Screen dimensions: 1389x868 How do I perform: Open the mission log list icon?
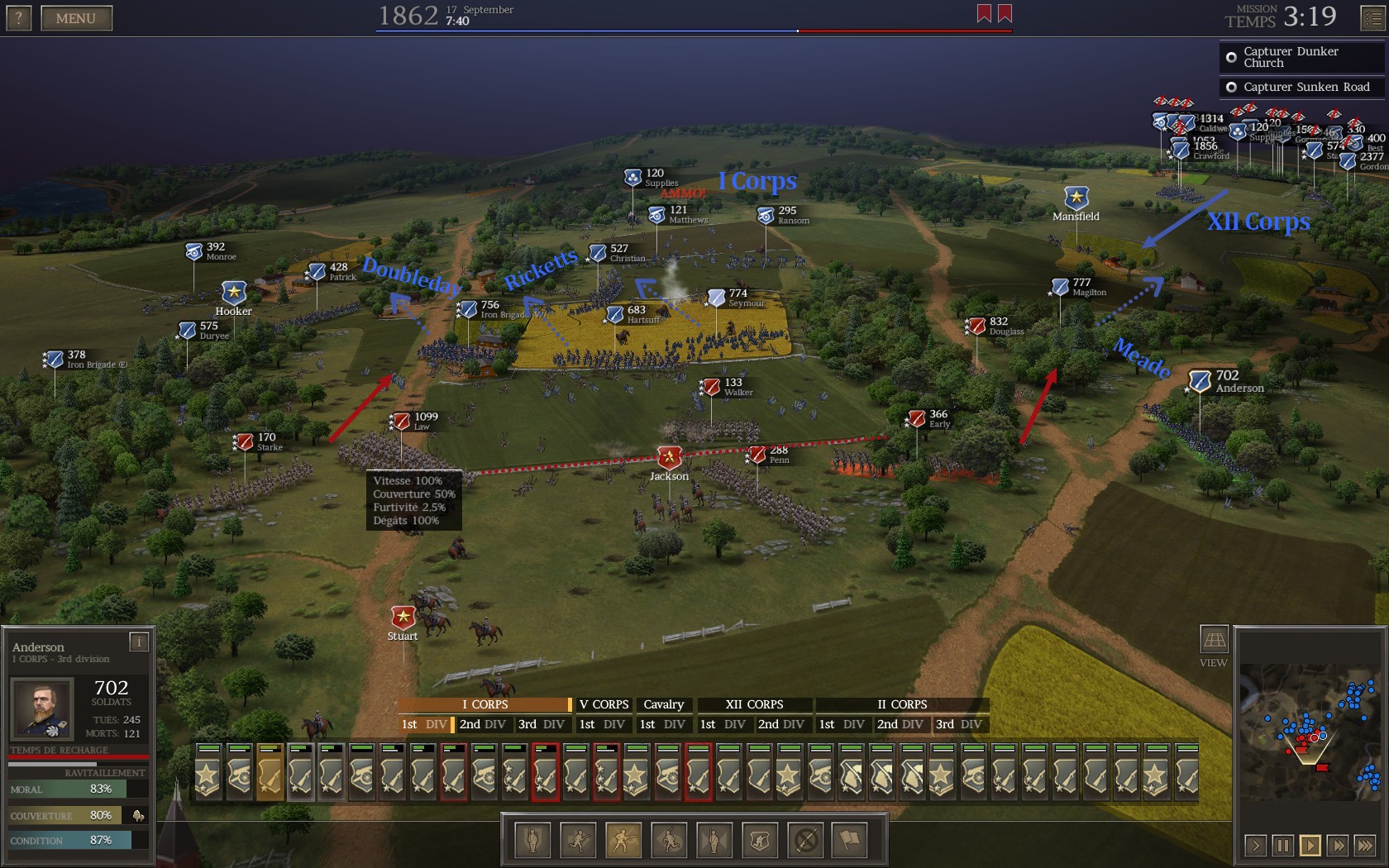(1372, 18)
